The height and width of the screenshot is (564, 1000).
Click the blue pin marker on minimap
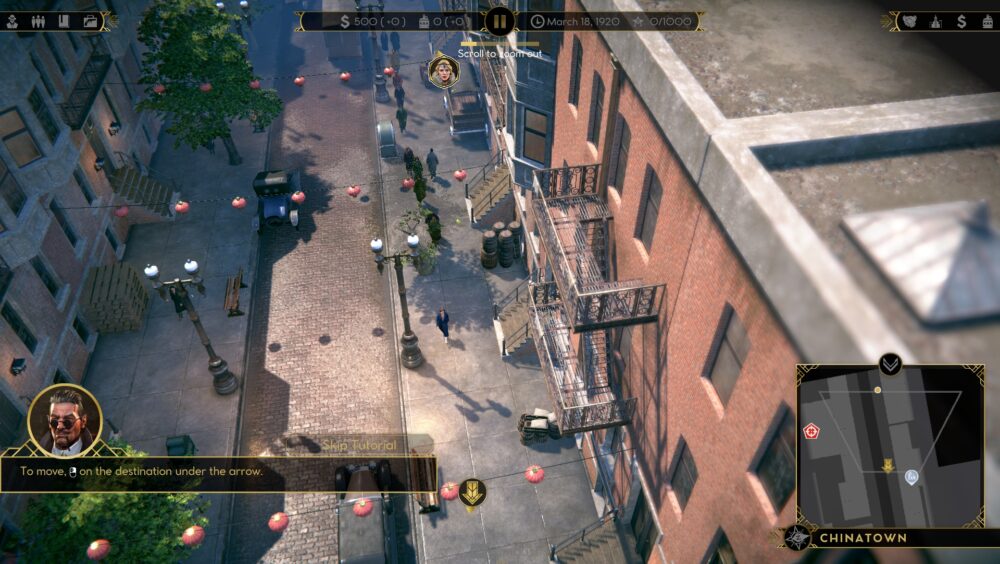click(912, 477)
